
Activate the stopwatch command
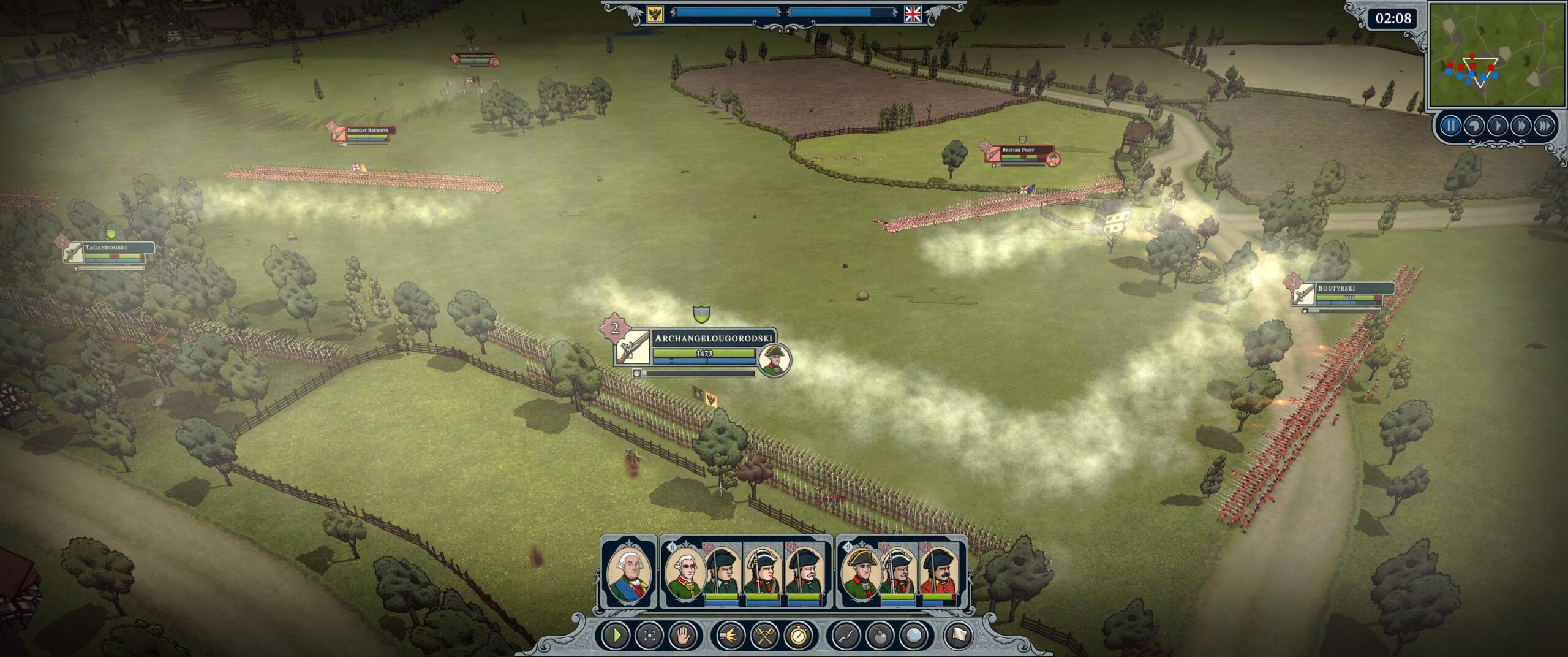[x=797, y=636]
